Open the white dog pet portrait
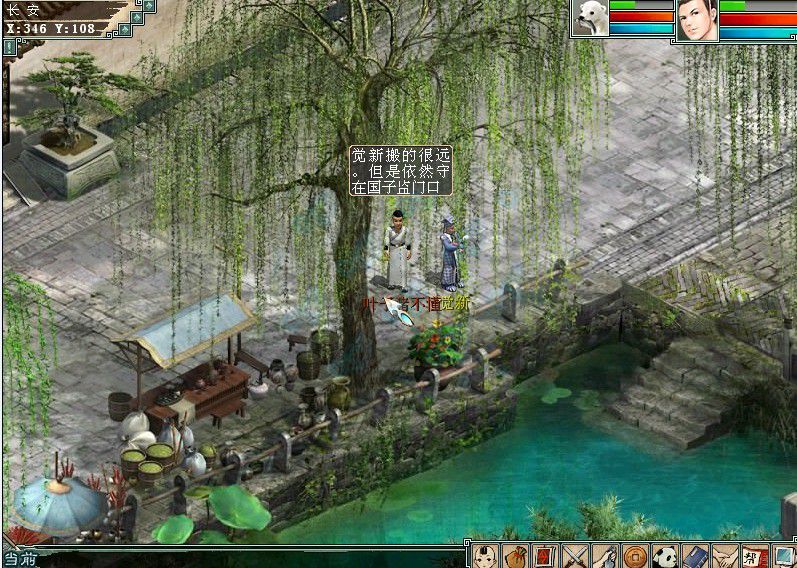Viewport: 797px width, 568px height. pyautogui.click(x=590, y=18)
